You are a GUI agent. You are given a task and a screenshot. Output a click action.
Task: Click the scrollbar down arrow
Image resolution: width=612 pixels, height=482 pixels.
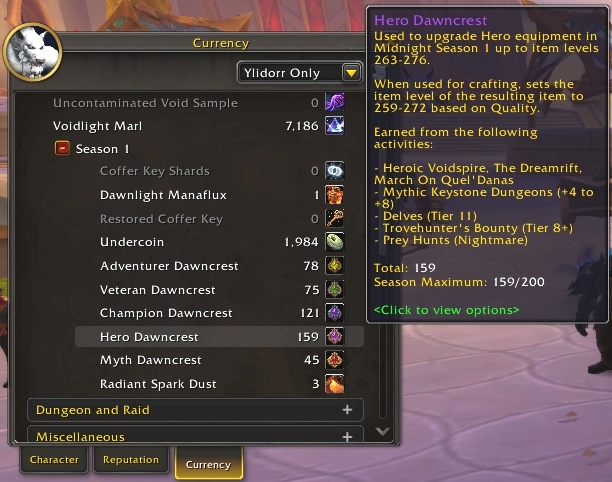(x=381, y=432)
